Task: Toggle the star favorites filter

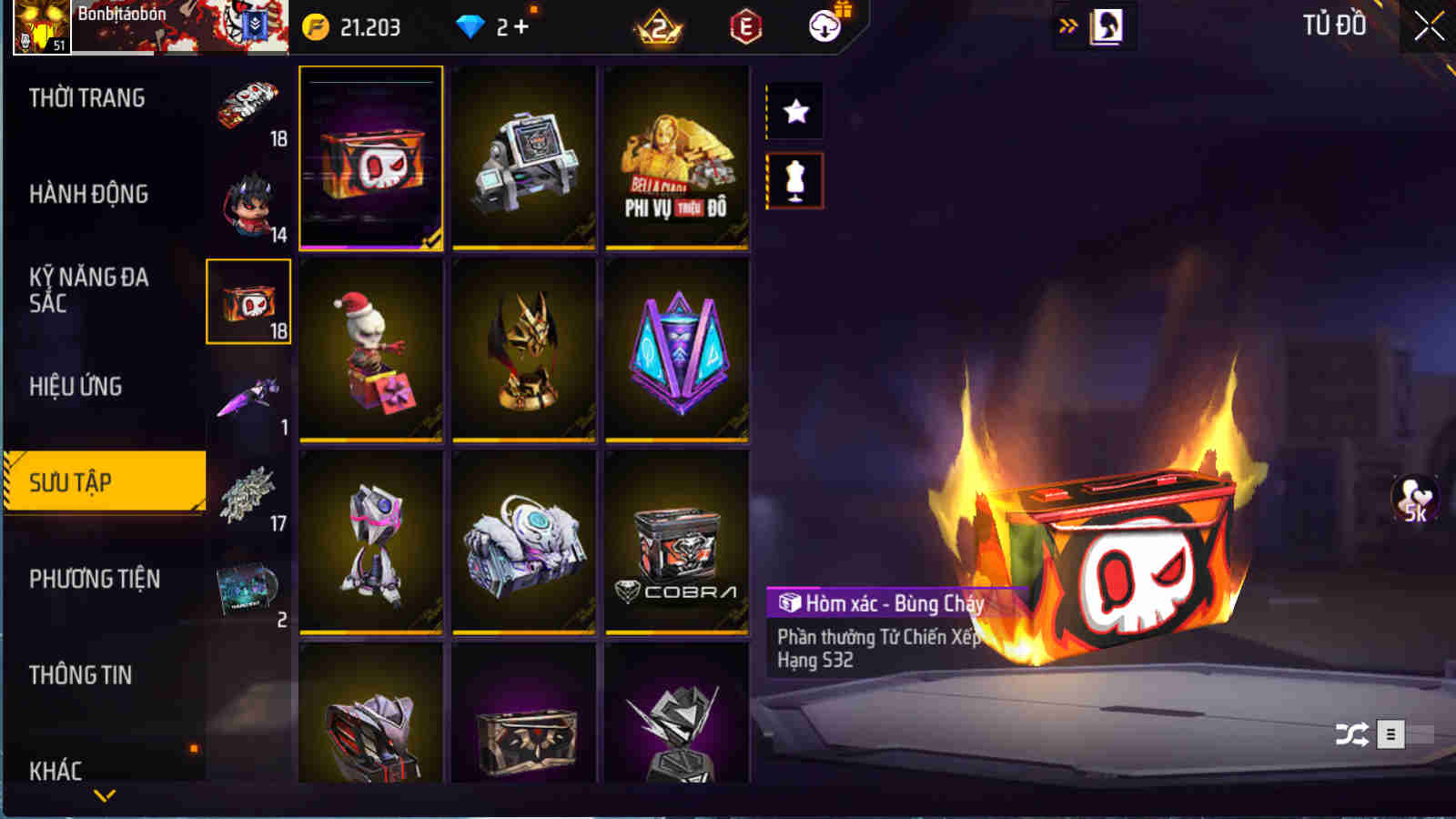Action: point(795,113)
